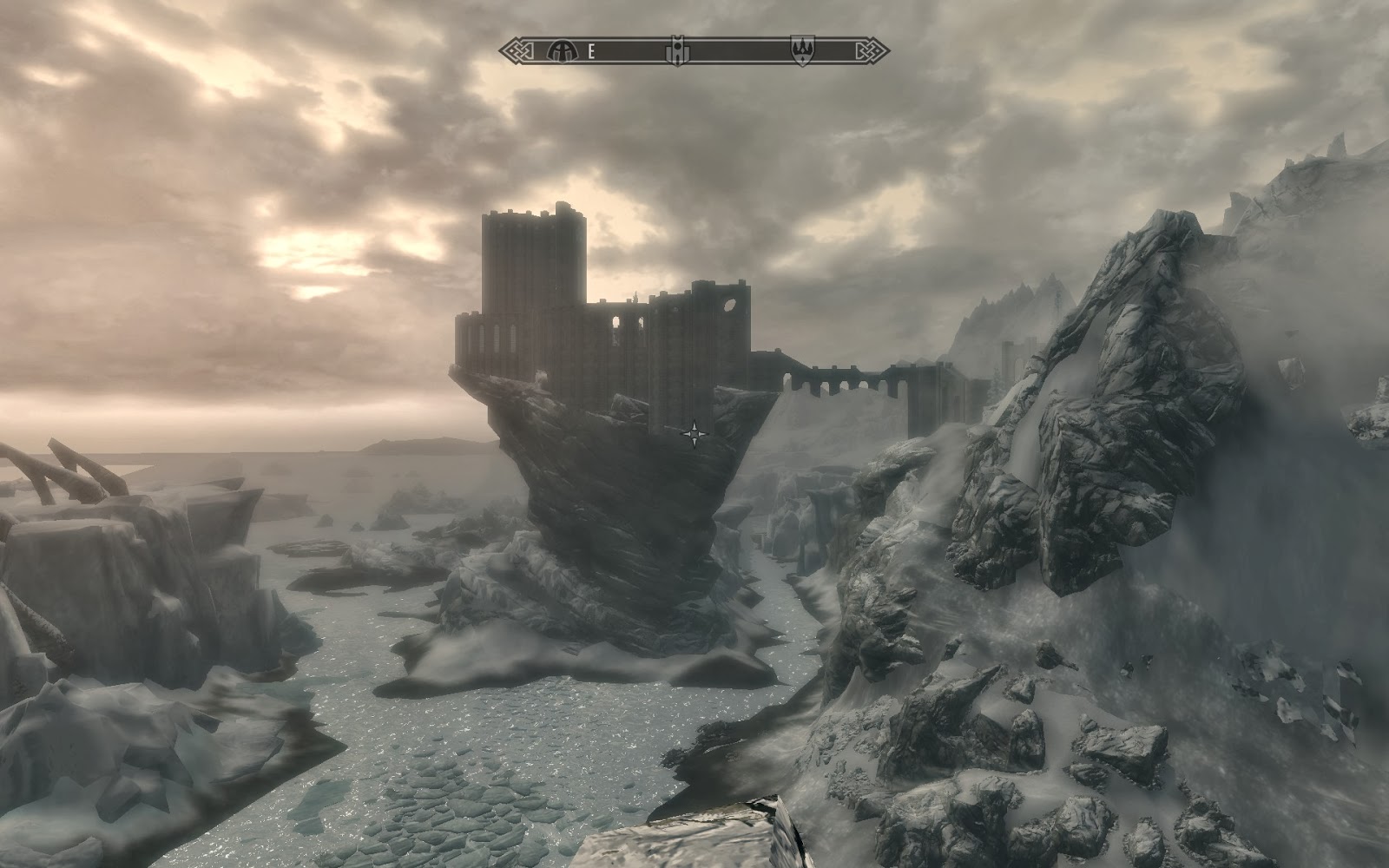Click the left knotwork end of the compass

515,50
